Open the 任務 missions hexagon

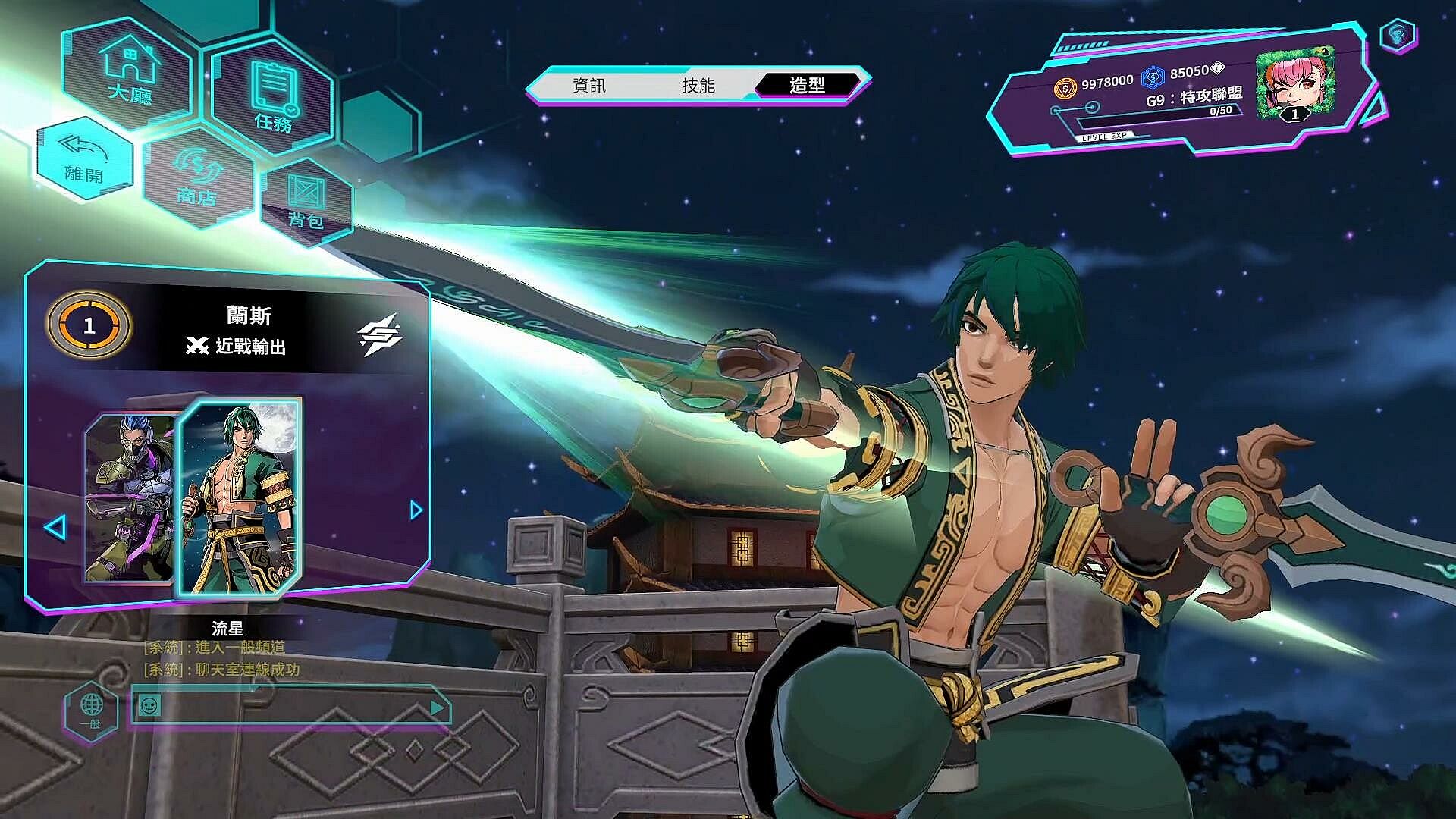273,97
